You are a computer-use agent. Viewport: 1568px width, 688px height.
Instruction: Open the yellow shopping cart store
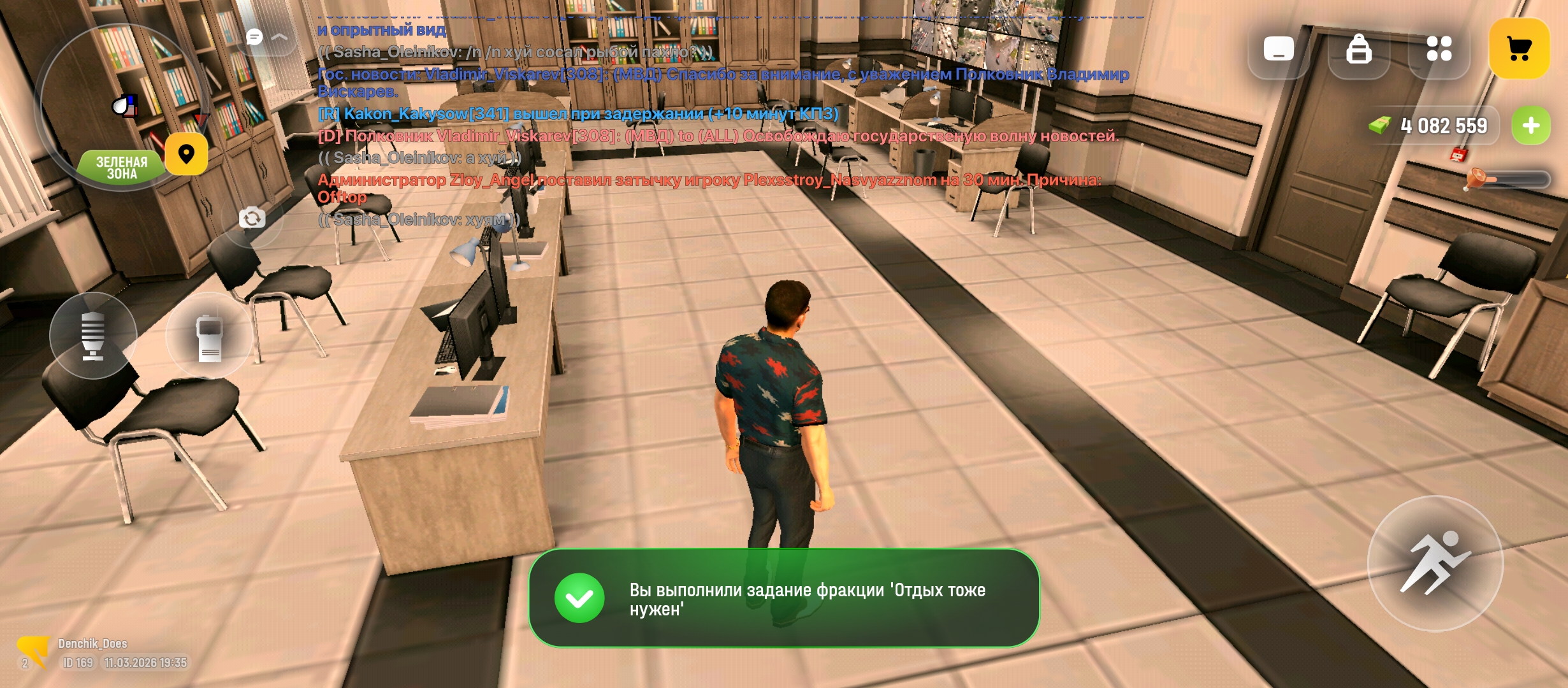coord(1519,48)
